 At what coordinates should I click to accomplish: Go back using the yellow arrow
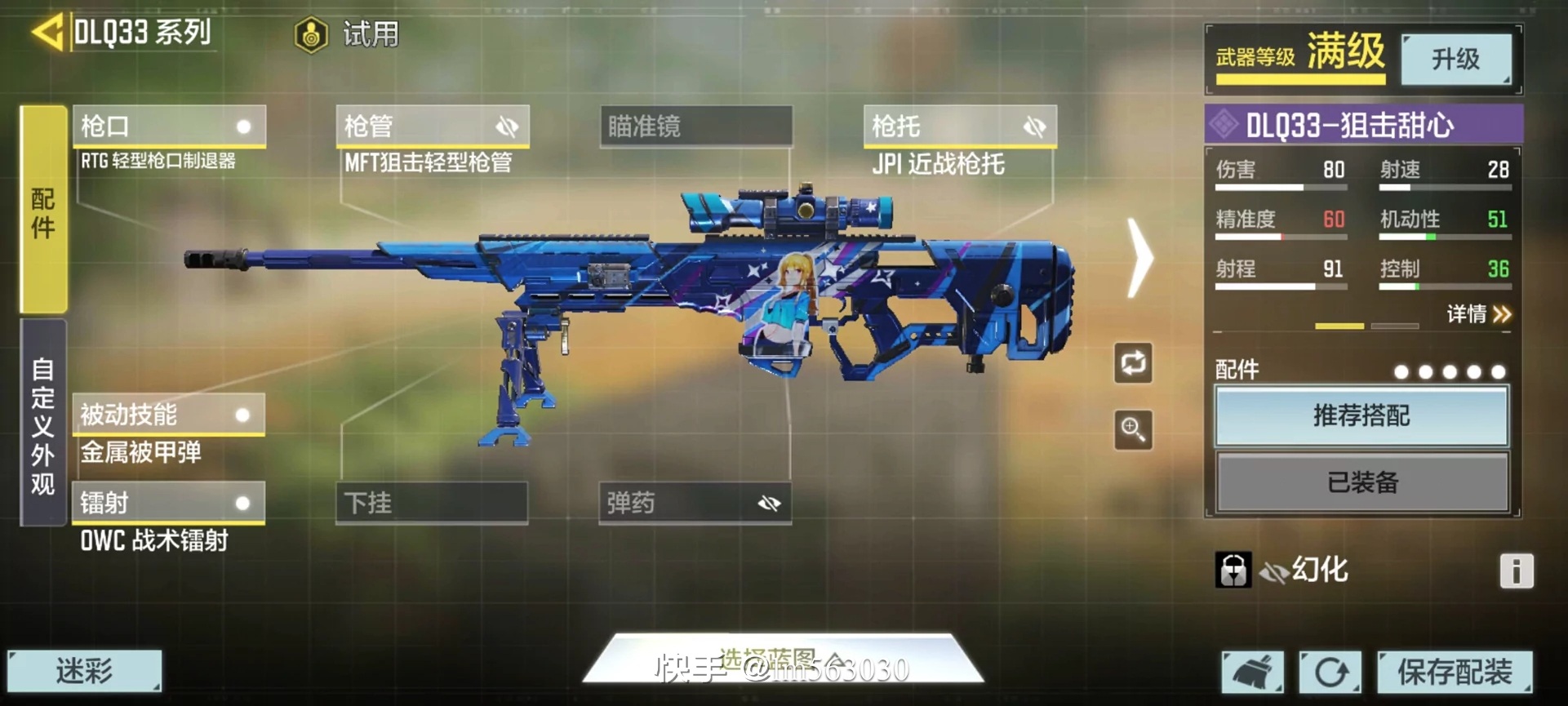click(x=47, y=33)
